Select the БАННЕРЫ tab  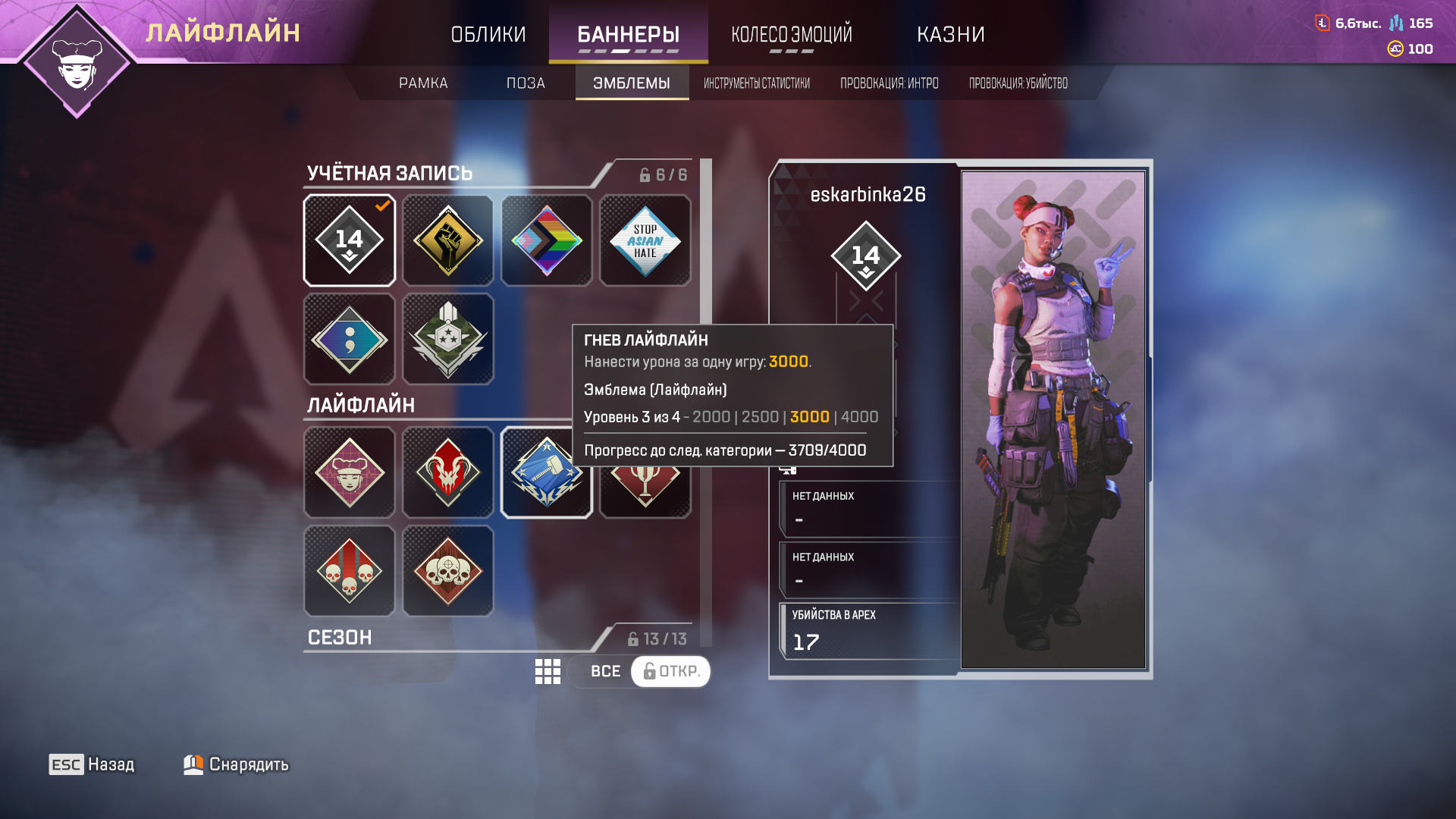pyautogui.click(x=628, y=34)
